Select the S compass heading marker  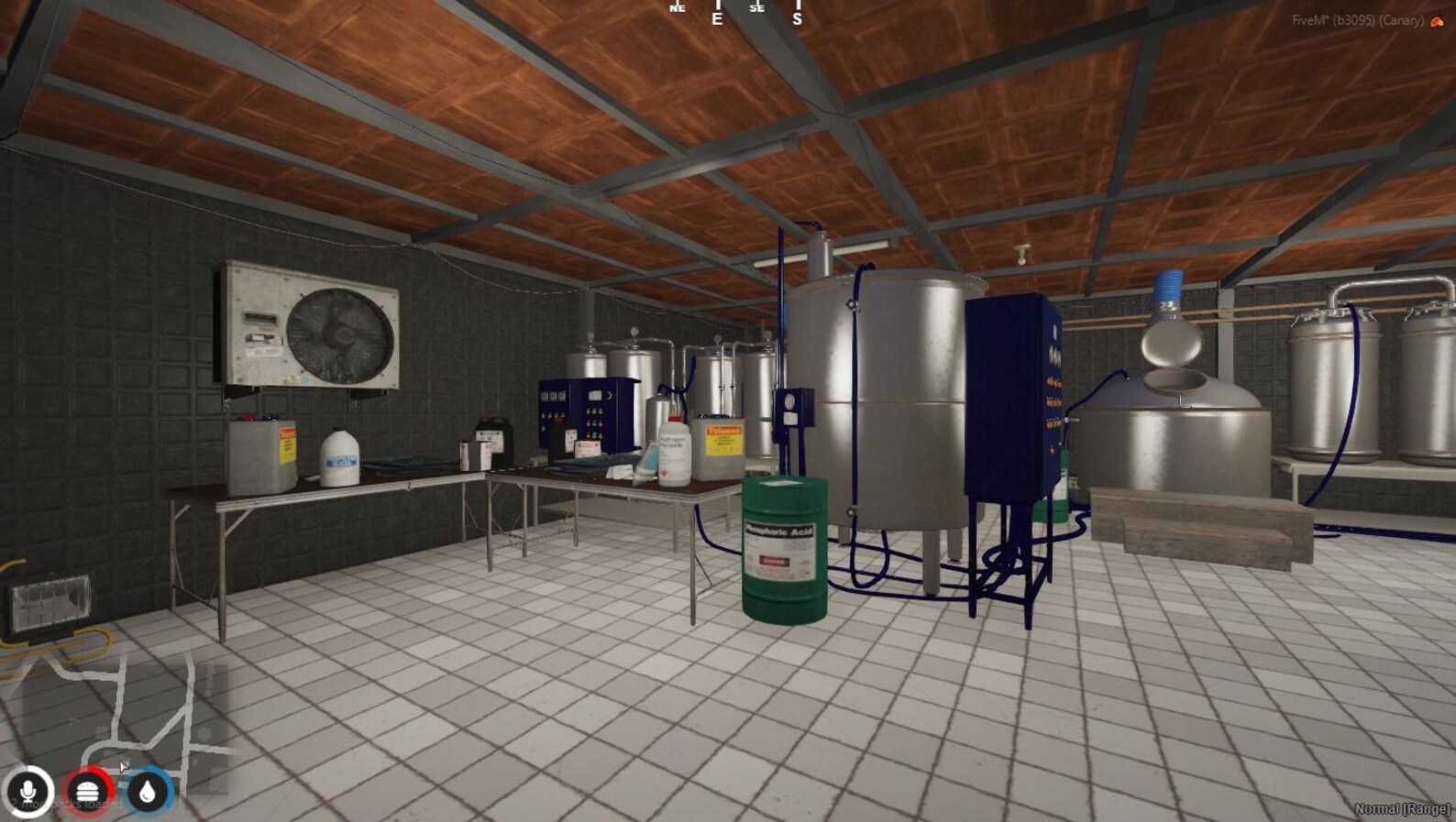tap(799, 16)
